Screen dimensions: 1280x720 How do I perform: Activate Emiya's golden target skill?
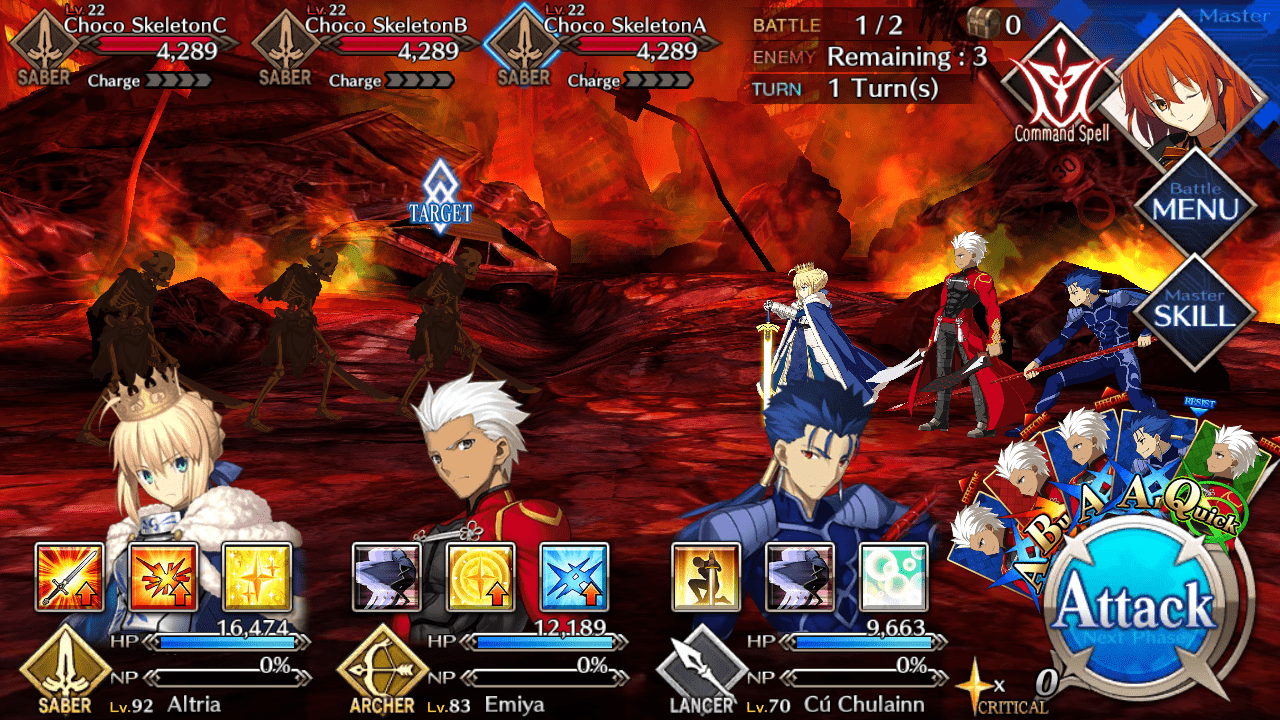pyautogui.click(x=480, y=577)
